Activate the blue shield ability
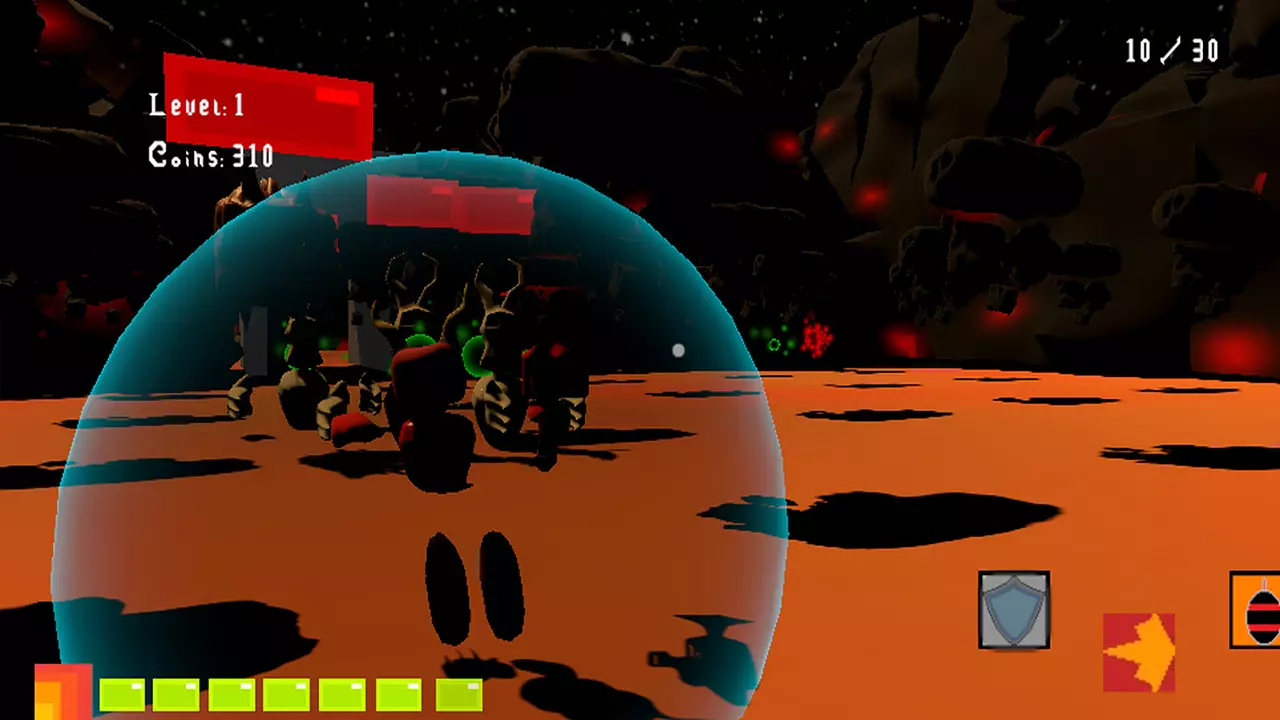1280x720 pixels. (1014, 610)
